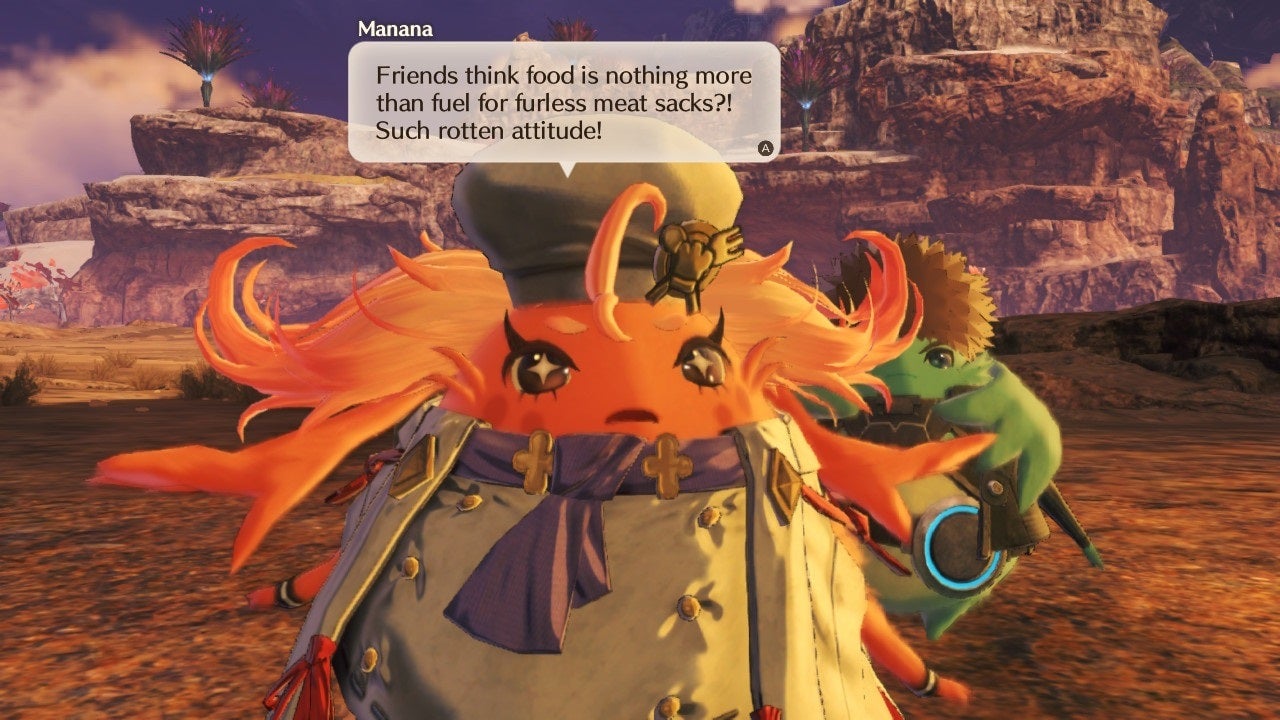Open the dialogue text box
The height and width of the screenshot is (720, 1280).
[563, 100]
